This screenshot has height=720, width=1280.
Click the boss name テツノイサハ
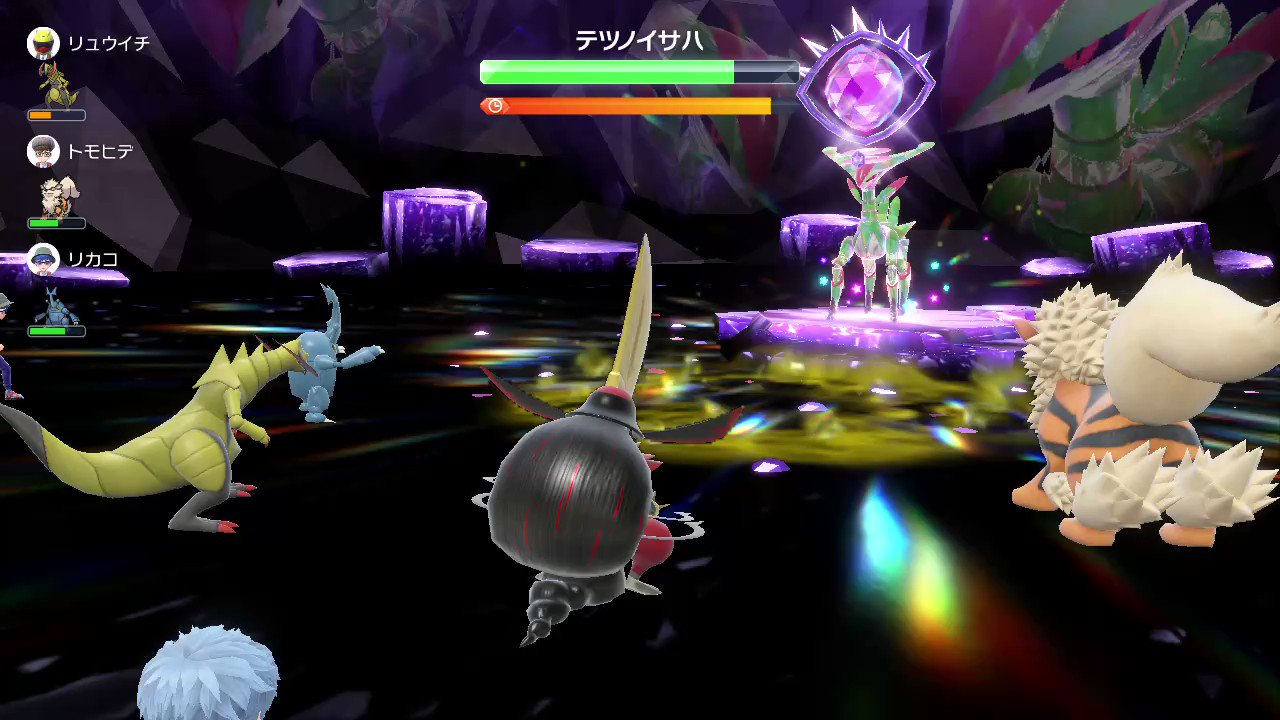639,41
